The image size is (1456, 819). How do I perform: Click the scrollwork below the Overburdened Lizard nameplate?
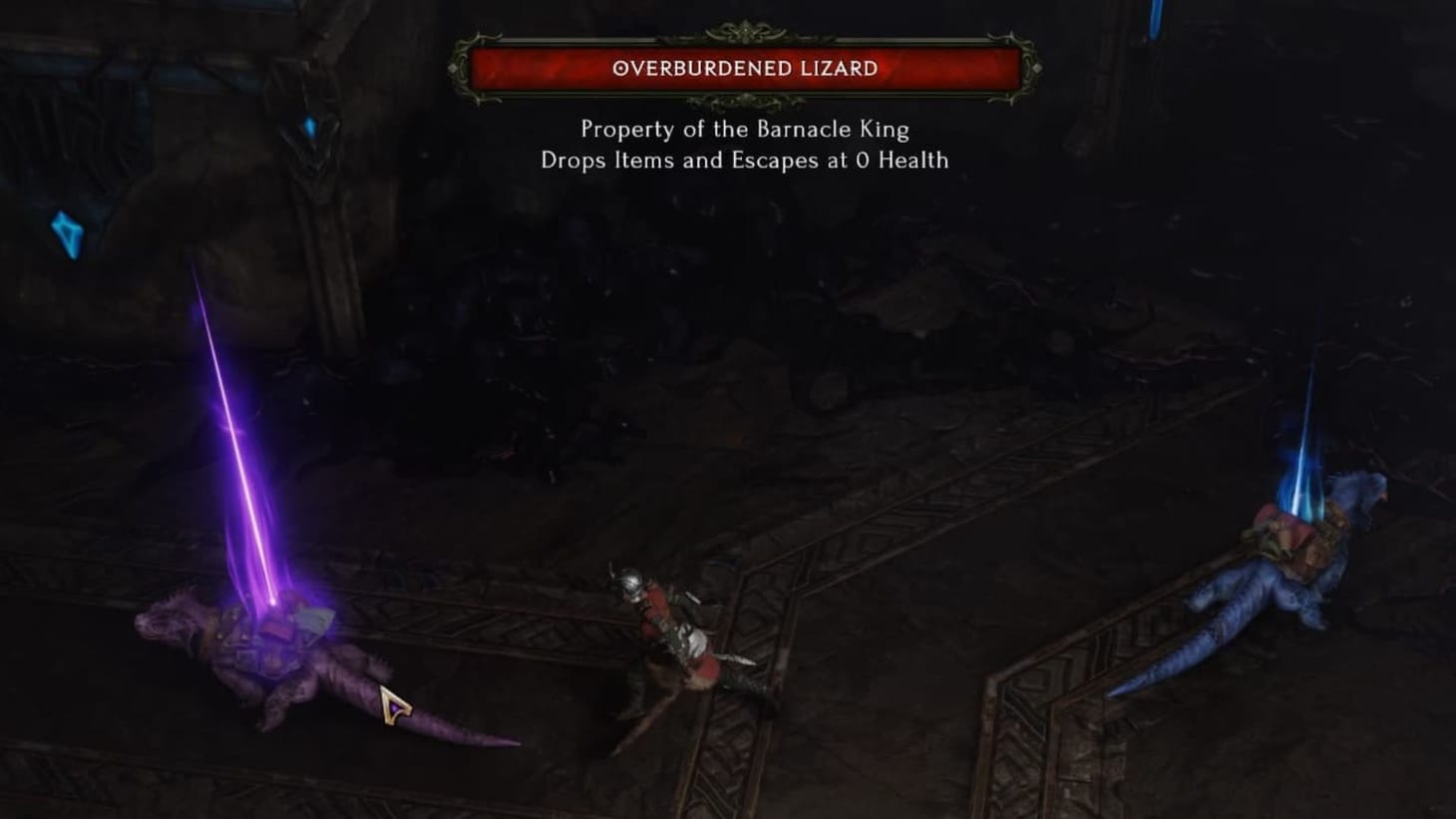[x=745, y=100]
